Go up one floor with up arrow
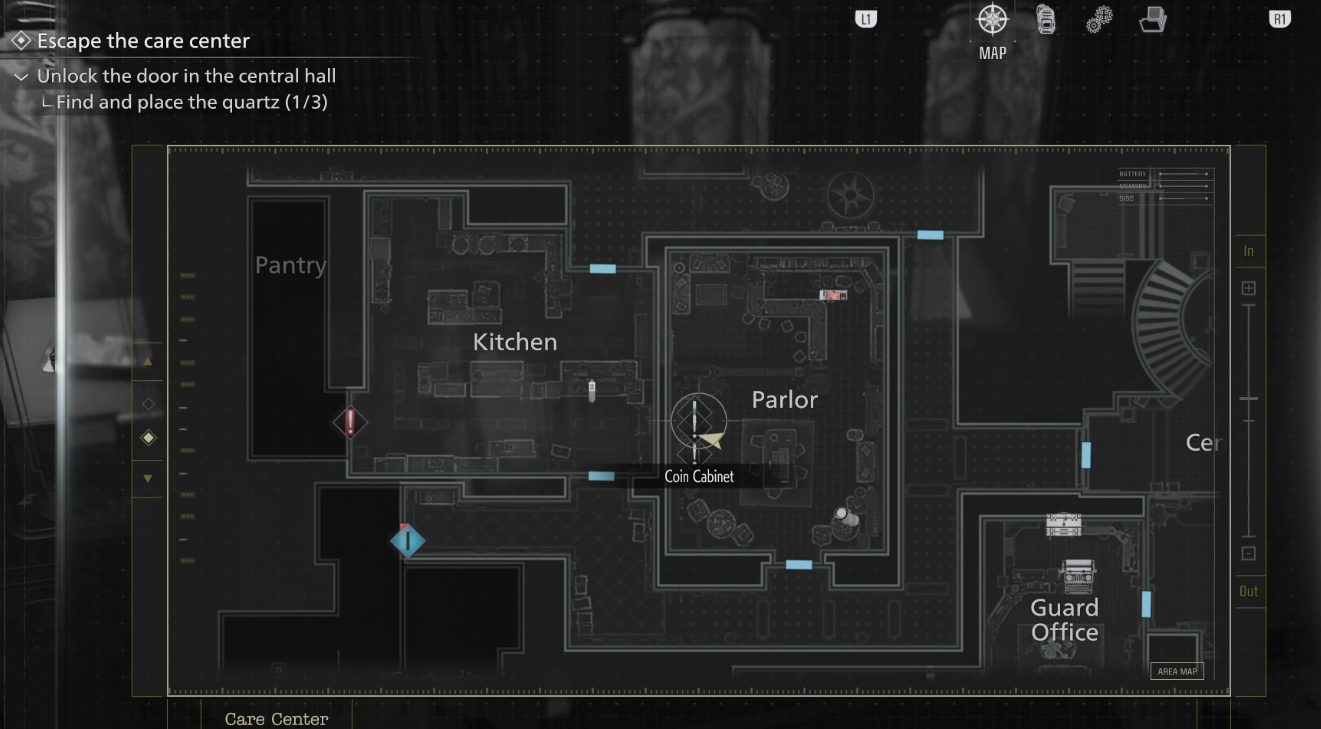The width and height of the screenshot is (1321, 729). click(148, 362)
